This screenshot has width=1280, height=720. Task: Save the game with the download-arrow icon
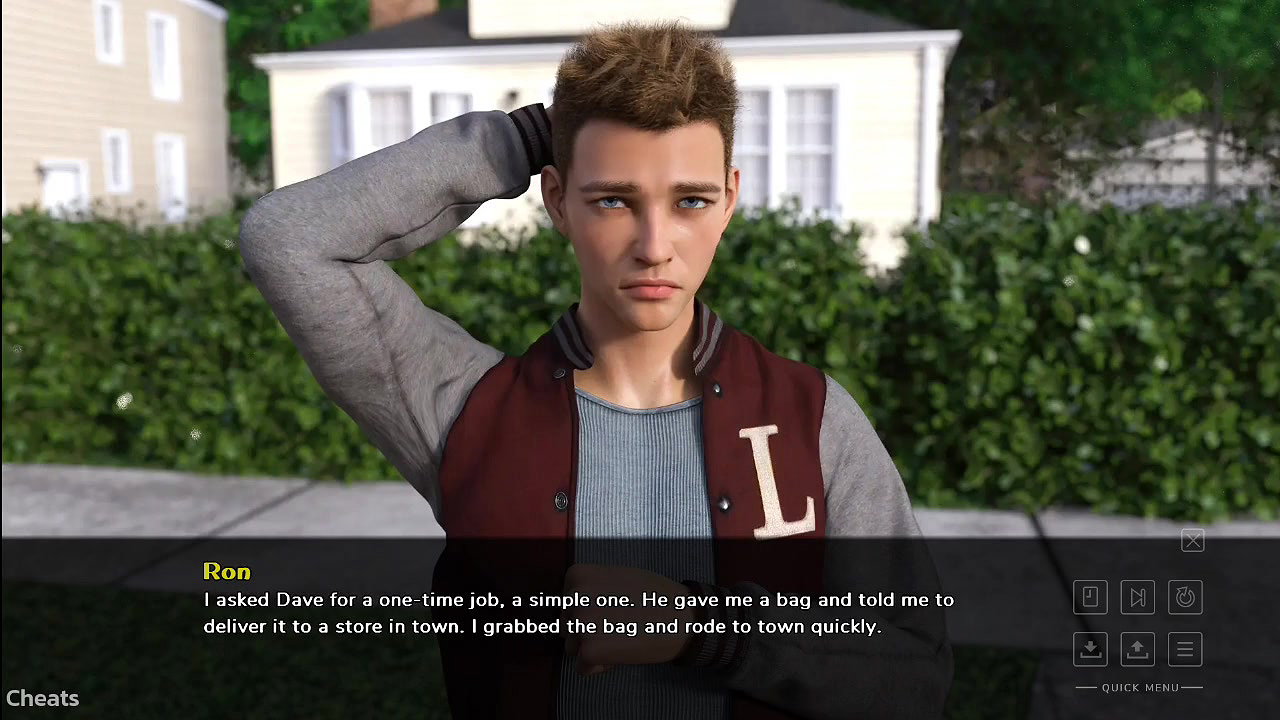pos(1090,649)
